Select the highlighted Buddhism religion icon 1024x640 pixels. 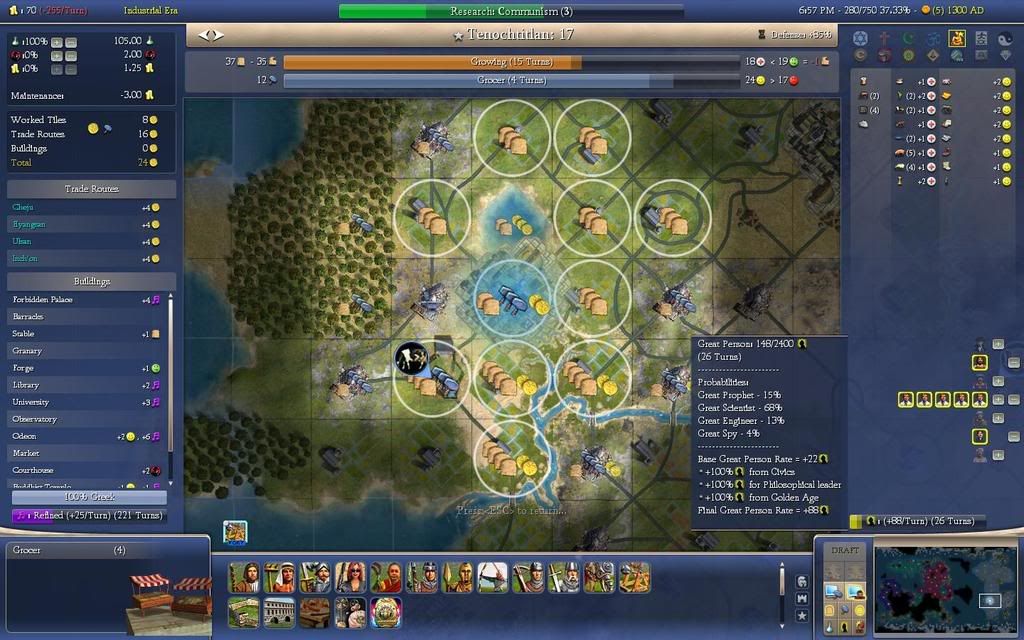(956, 38)
